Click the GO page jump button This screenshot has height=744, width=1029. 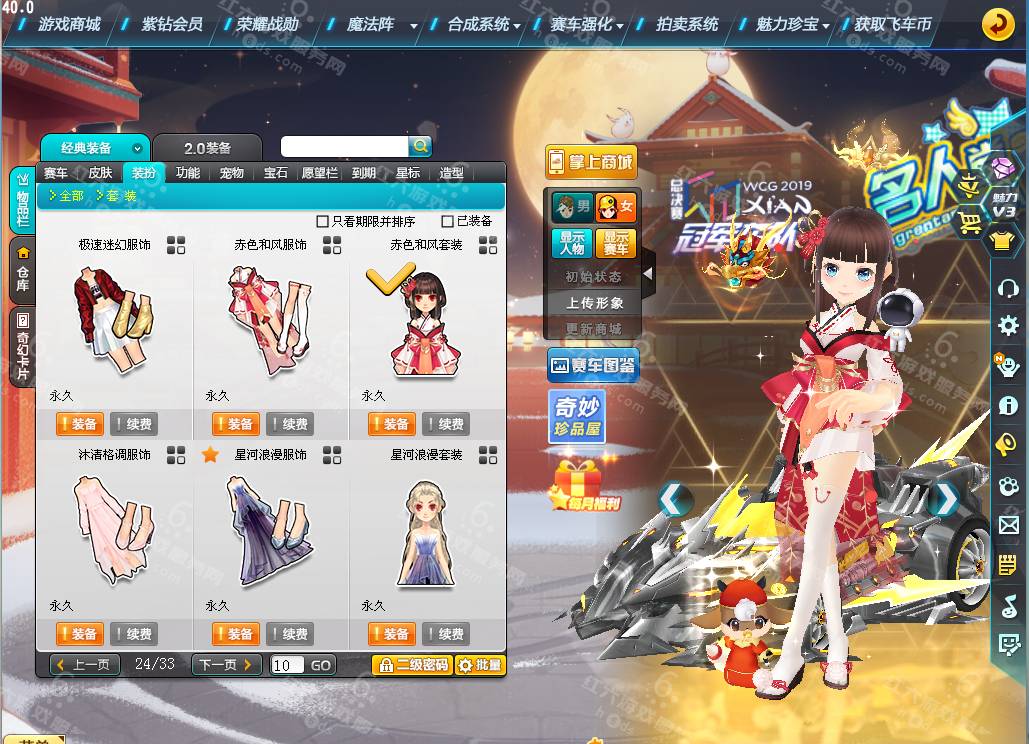[x=320, y=665]
